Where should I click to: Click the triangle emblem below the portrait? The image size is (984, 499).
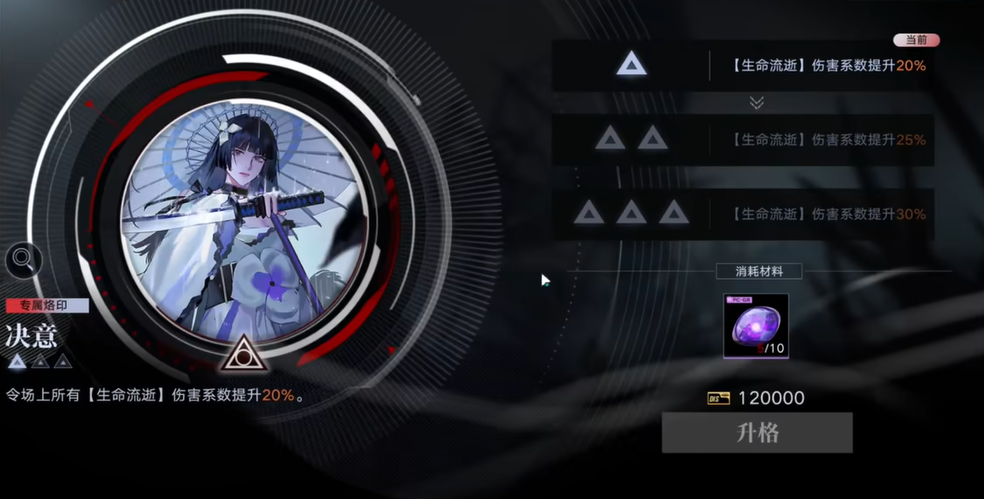(x=241, y=353)
